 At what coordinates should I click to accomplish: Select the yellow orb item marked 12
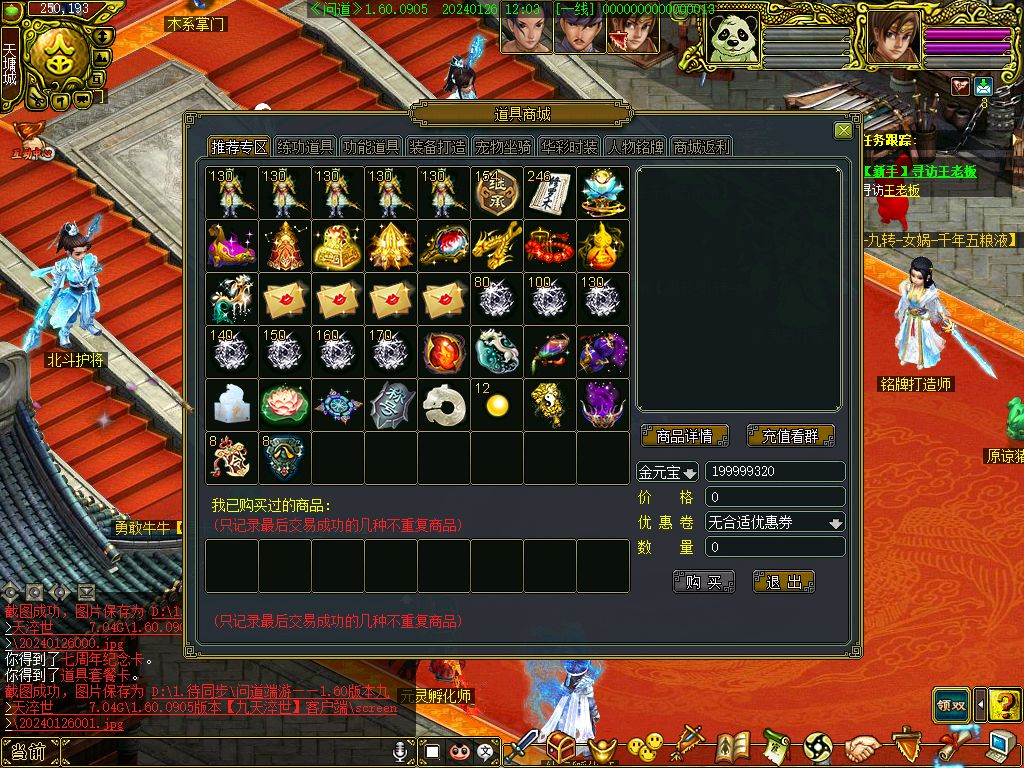coord(496,404)
